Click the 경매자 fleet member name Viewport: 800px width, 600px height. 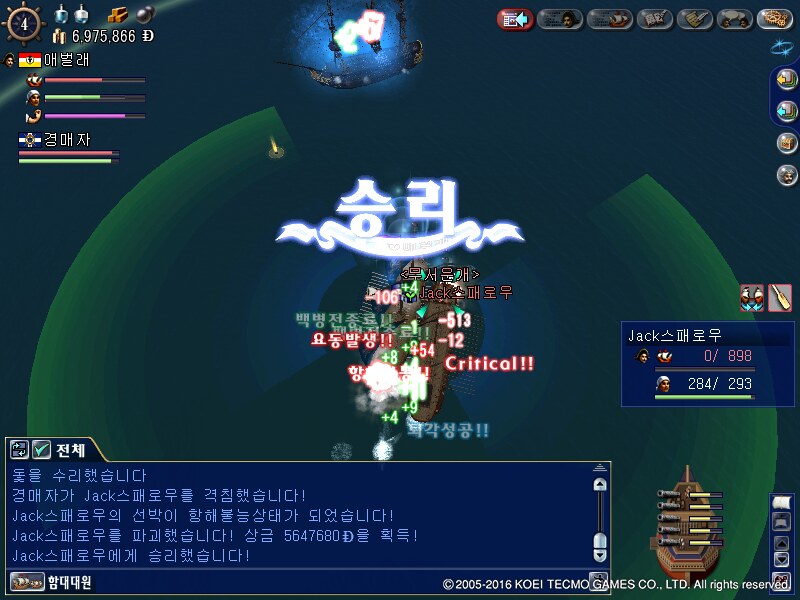[x=67, y=140]
